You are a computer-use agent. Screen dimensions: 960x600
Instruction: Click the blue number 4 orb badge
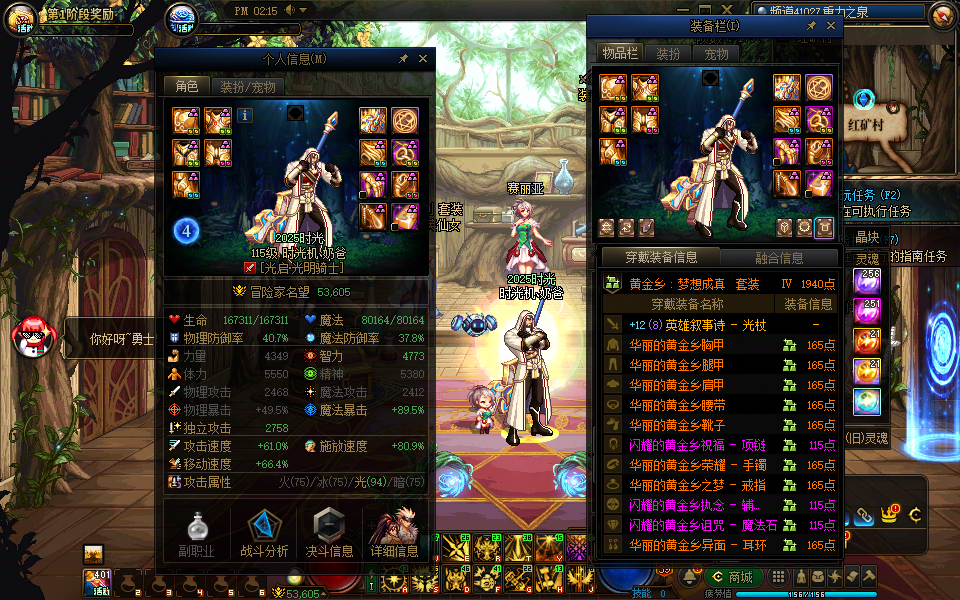coord(186,232)
